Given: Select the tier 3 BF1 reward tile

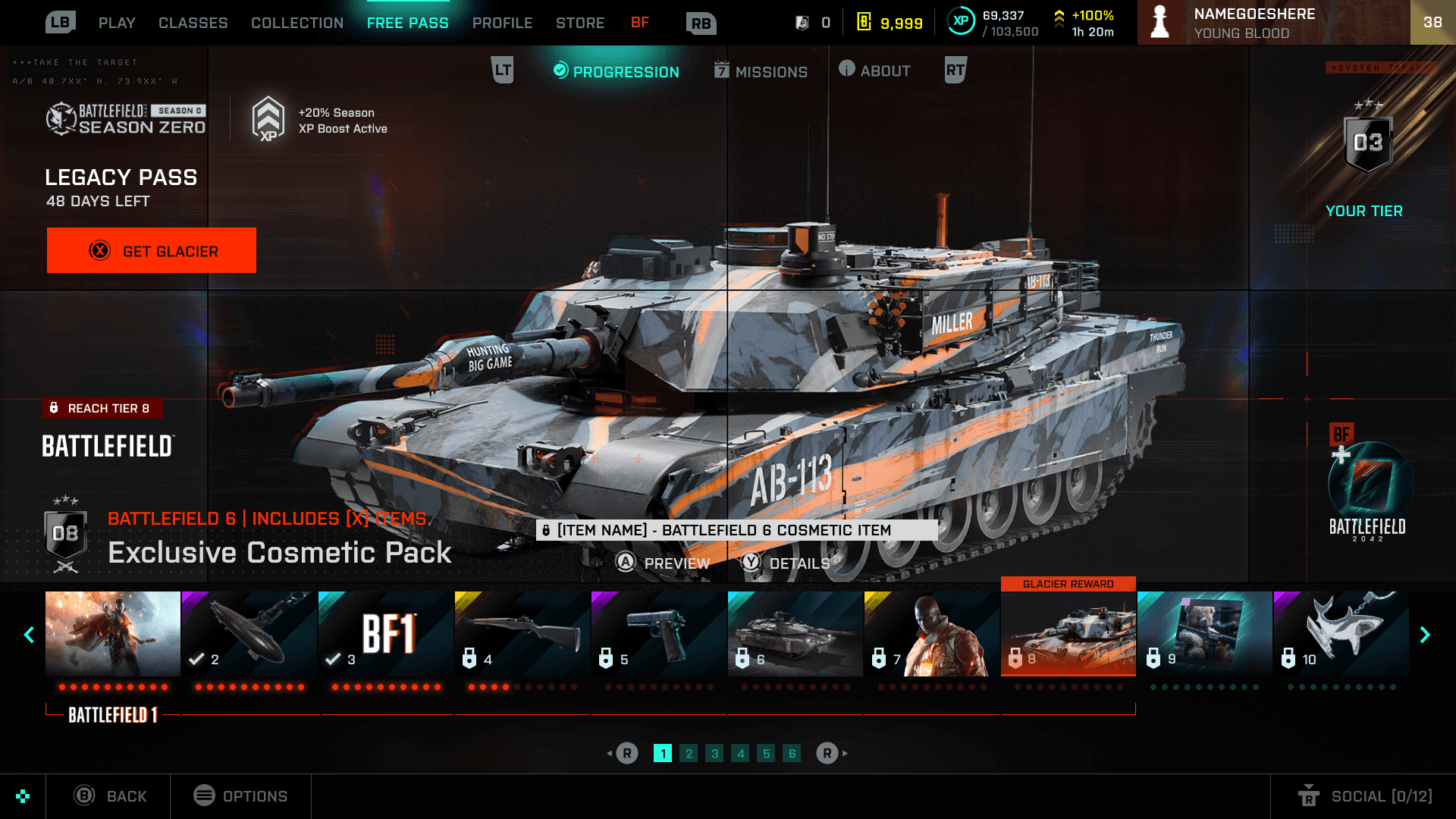Looking at the screenshot, I should (x=385, y=634).
